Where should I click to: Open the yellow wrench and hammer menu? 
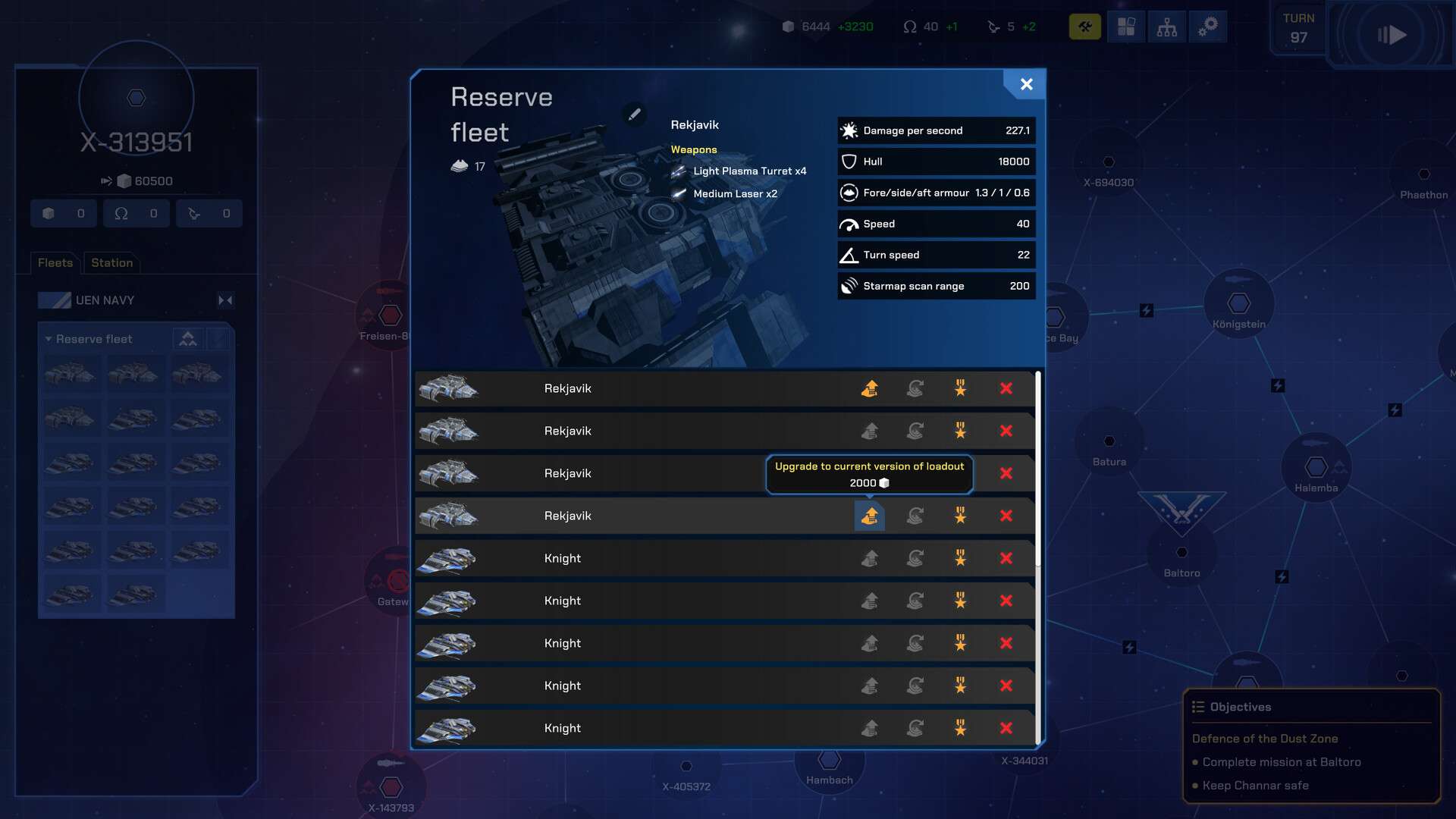pos(1084,27)
